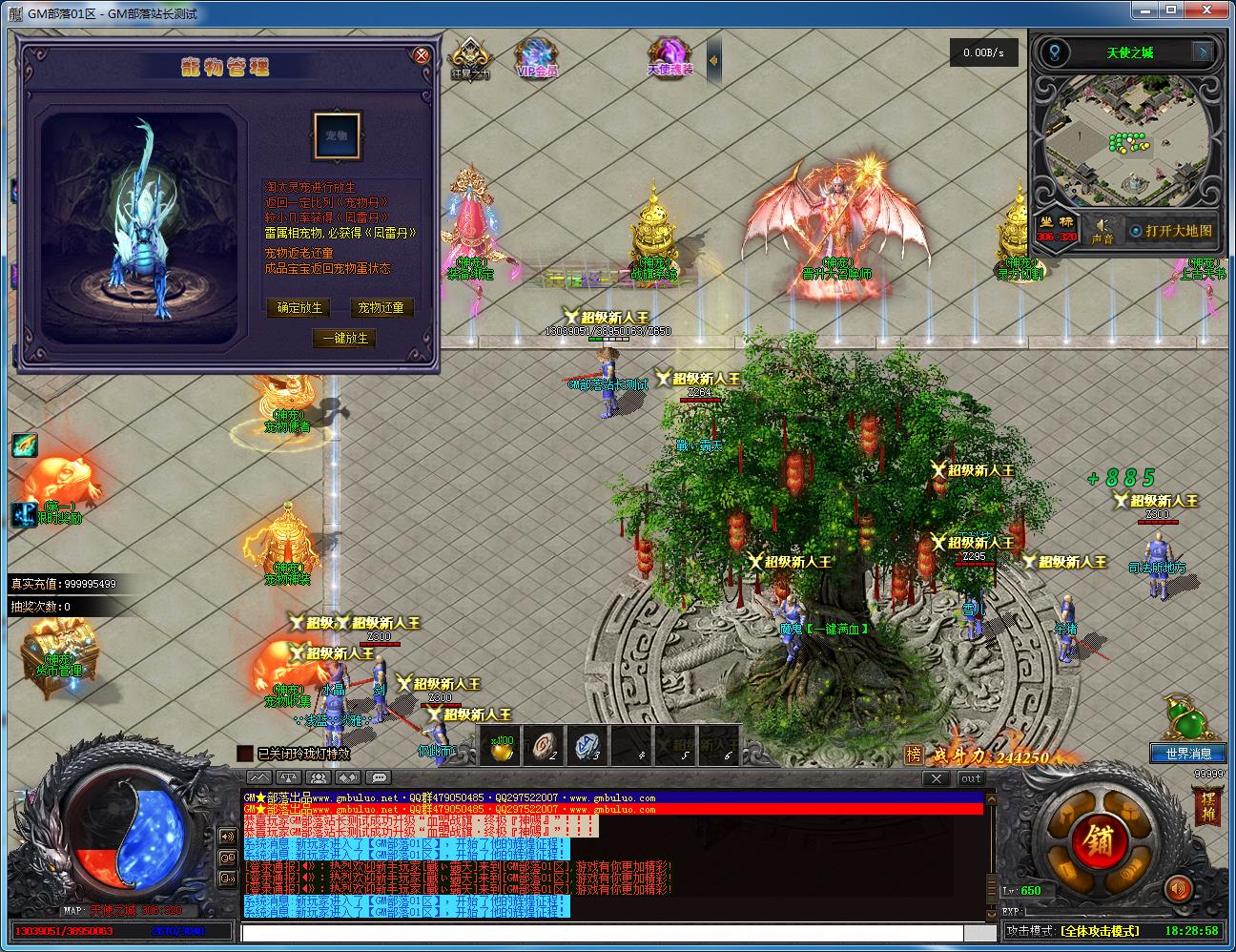Open the 天使魂装 angel soul gear icon

coord(669,57)
